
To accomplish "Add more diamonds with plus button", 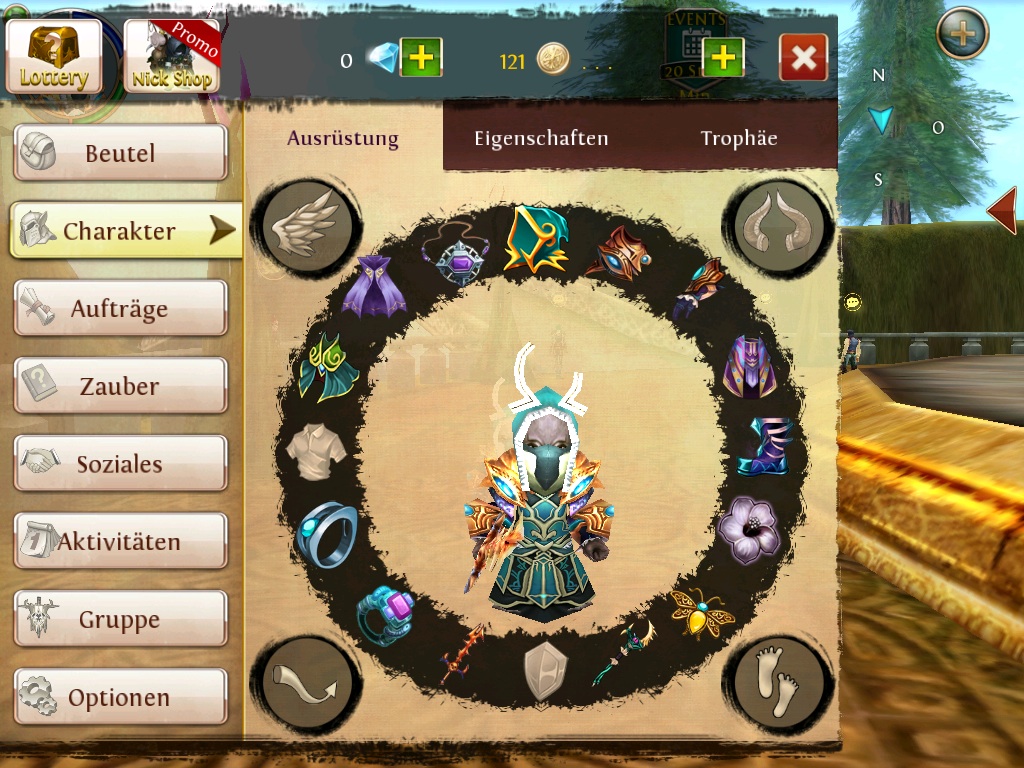I will (421, 59).
